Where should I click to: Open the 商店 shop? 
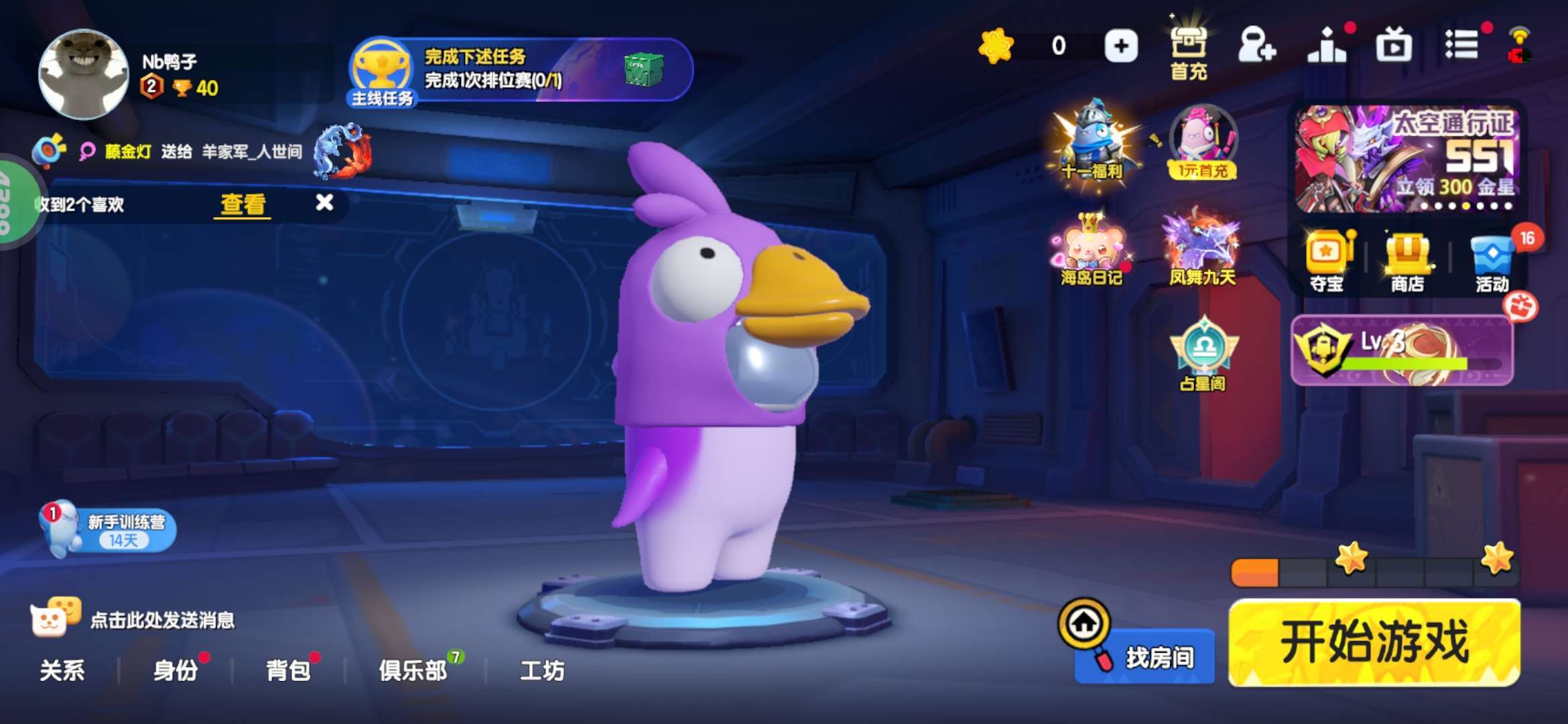pos(1407,263)
